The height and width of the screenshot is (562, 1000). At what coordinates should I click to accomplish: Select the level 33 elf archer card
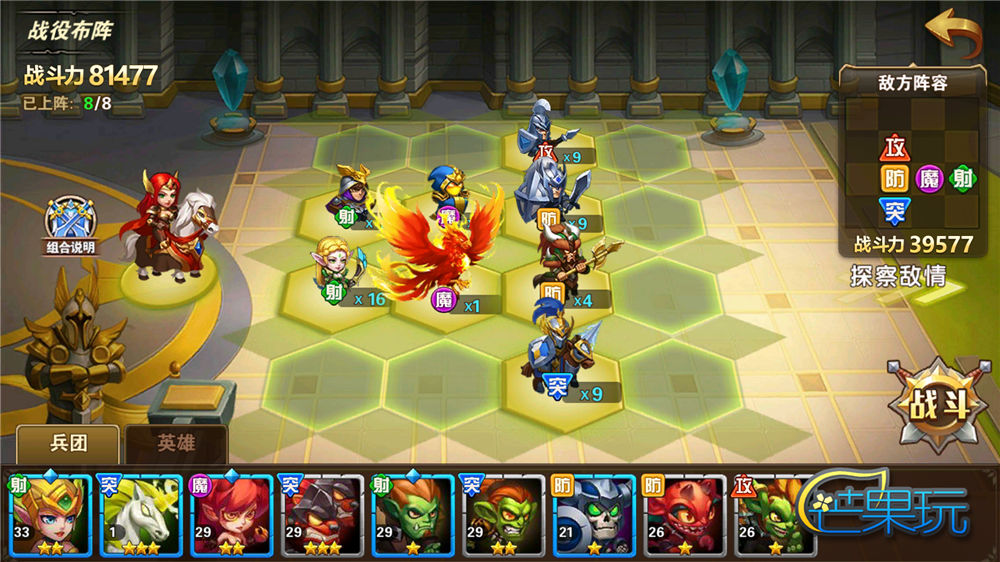pyautogui.click(x=47, y=514)
